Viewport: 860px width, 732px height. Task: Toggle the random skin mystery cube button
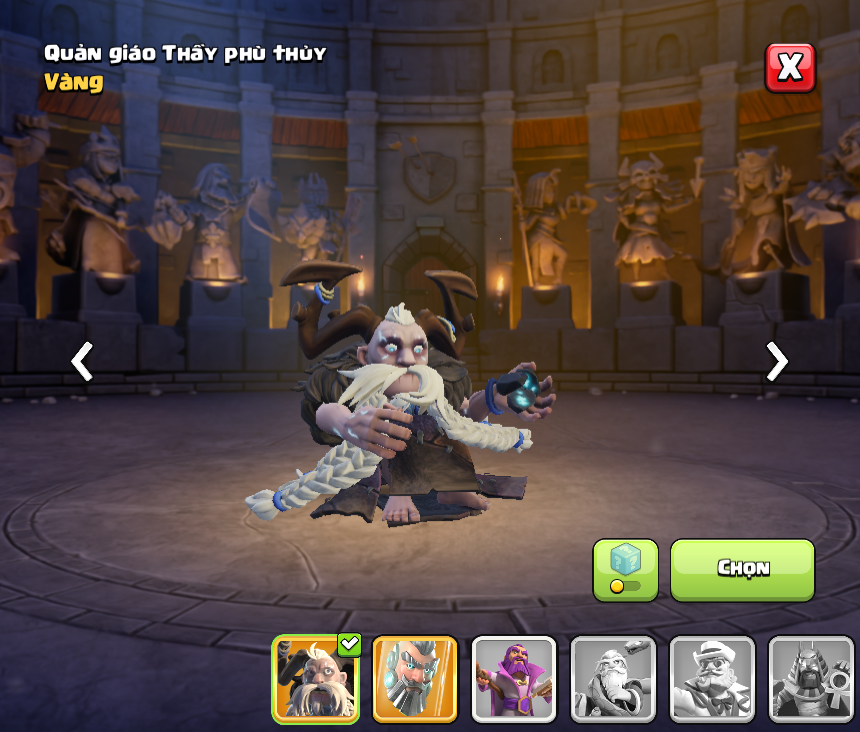coord(625,570)
